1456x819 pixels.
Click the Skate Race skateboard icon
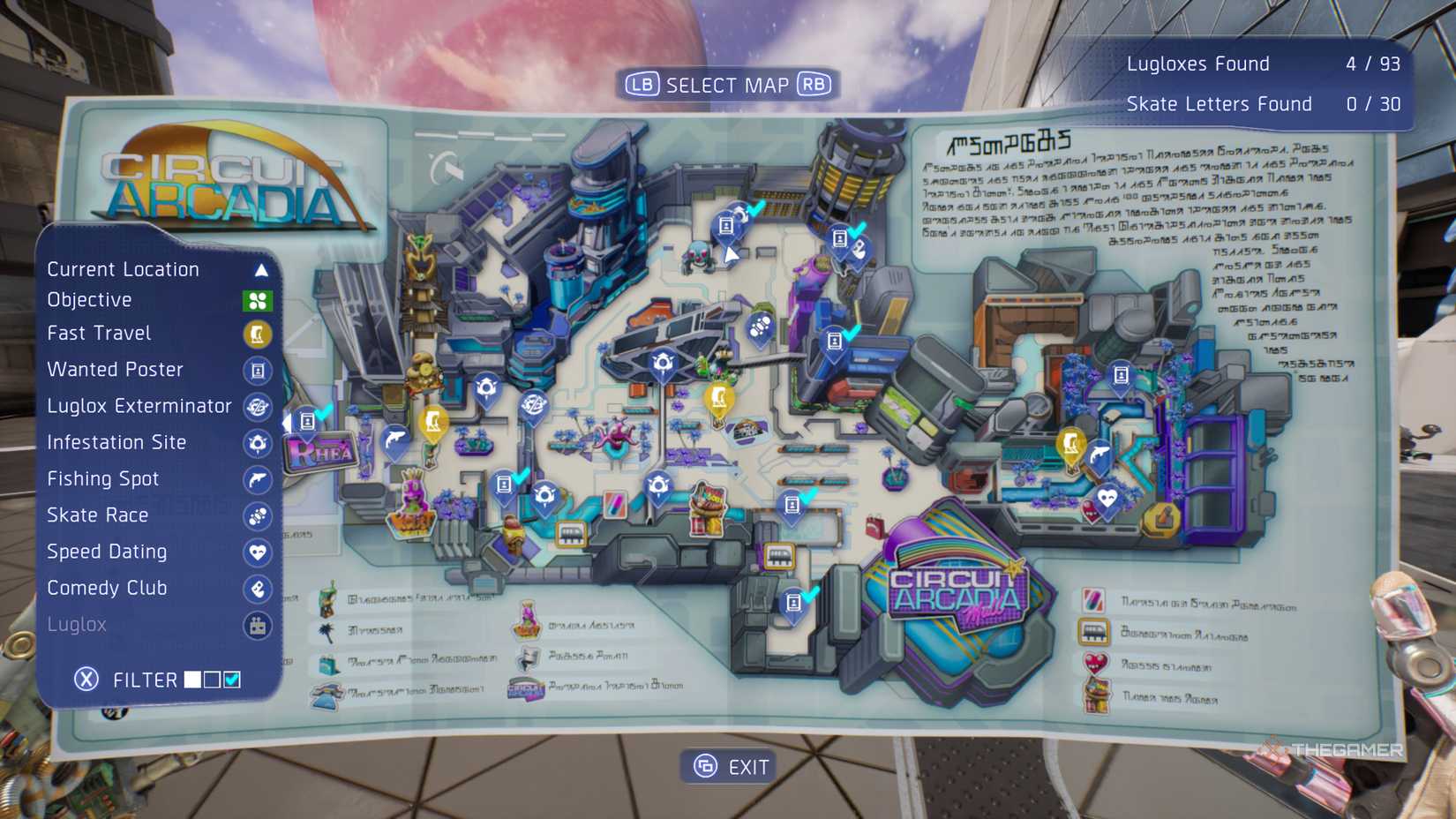[x=257, y=516]
